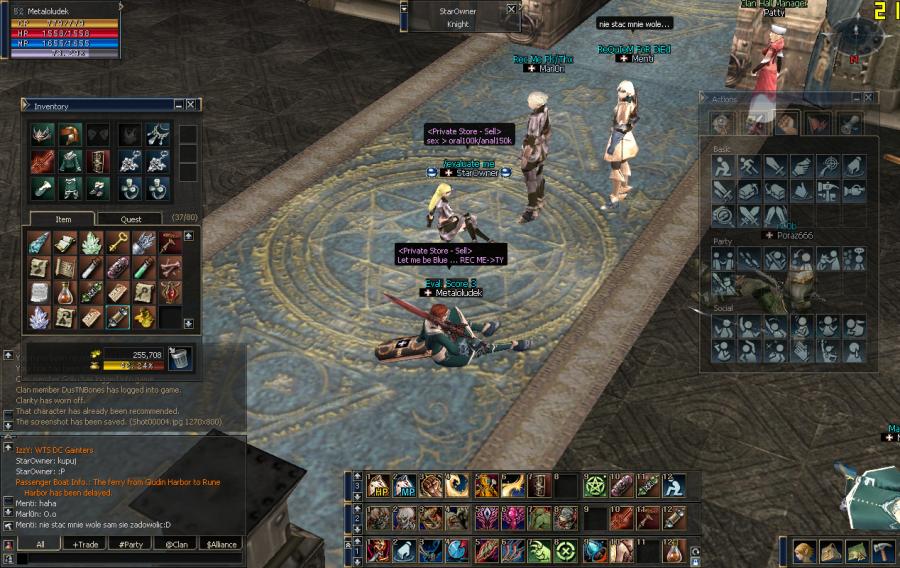
Task: Use the HP wolf hotbar skill
Action: coord(378,486)
